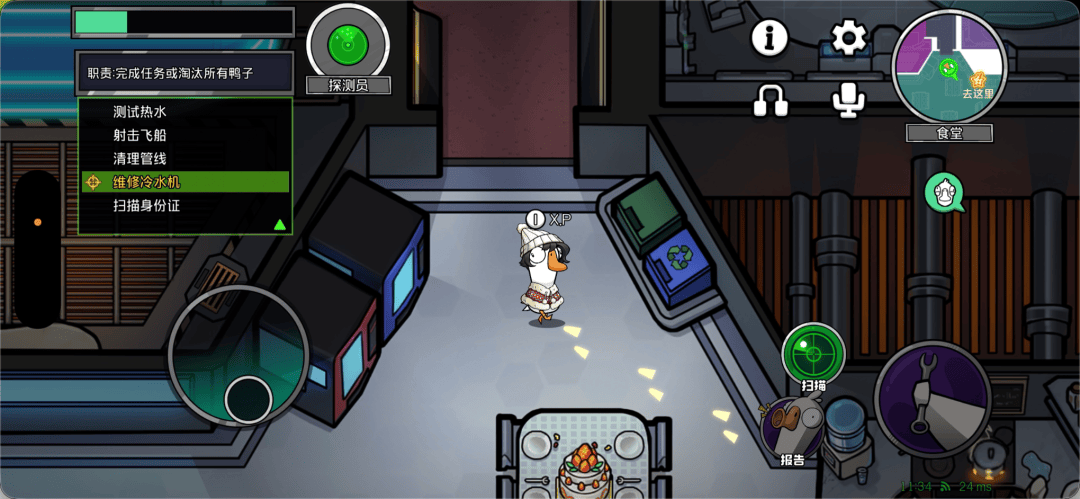Viewport: 1080px width, 499px height.
Task: Tap the 探测员 role radar icon
Action: click(x=348, y=44)
